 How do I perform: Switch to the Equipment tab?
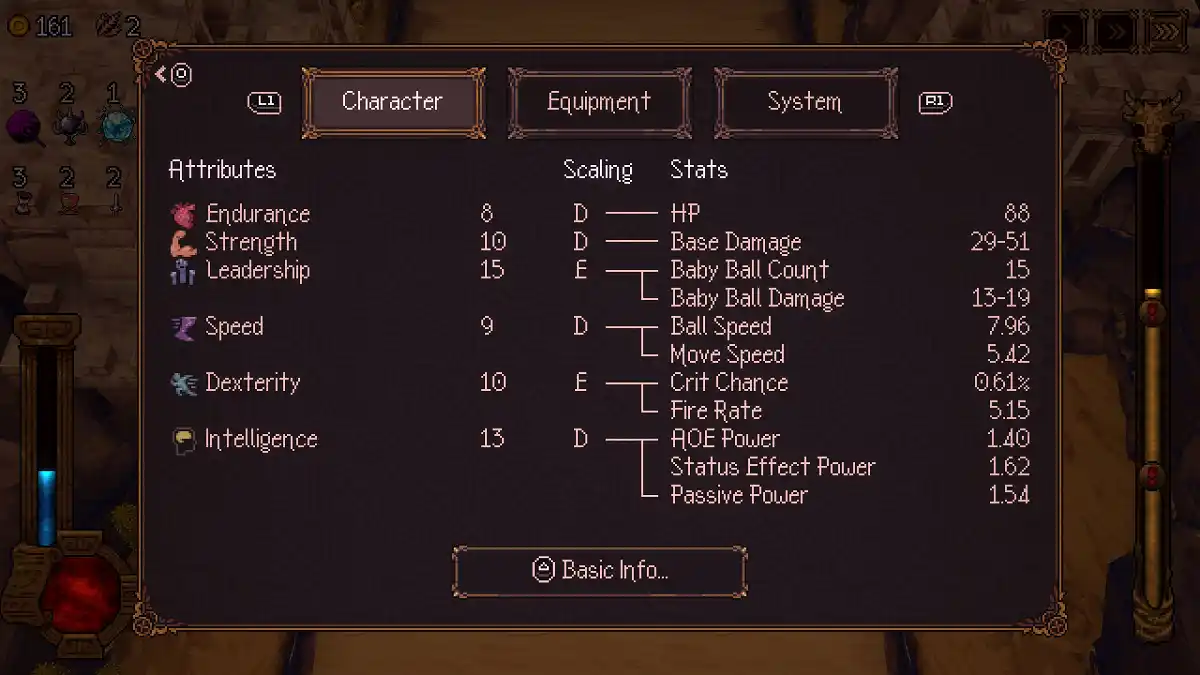599,102
